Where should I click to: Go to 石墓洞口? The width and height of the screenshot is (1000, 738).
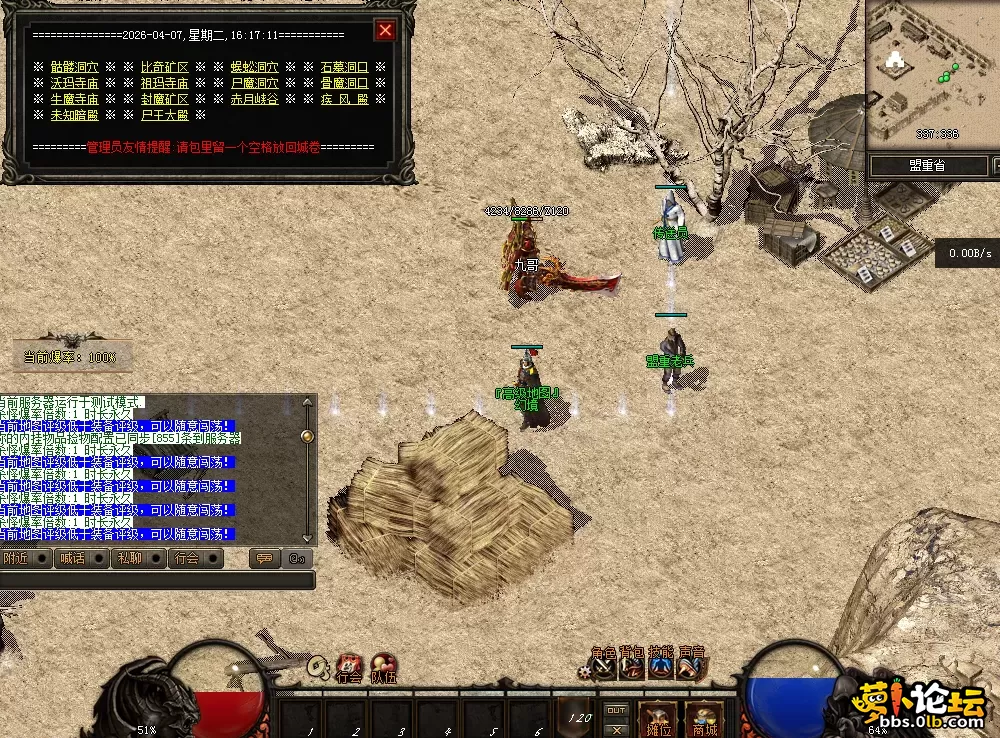pos(345,67)
